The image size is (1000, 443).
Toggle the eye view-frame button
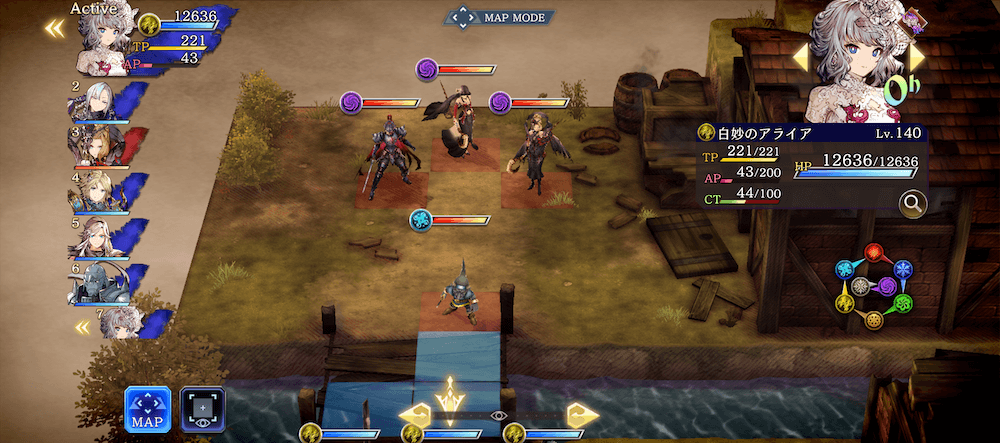tap(202, 409)
